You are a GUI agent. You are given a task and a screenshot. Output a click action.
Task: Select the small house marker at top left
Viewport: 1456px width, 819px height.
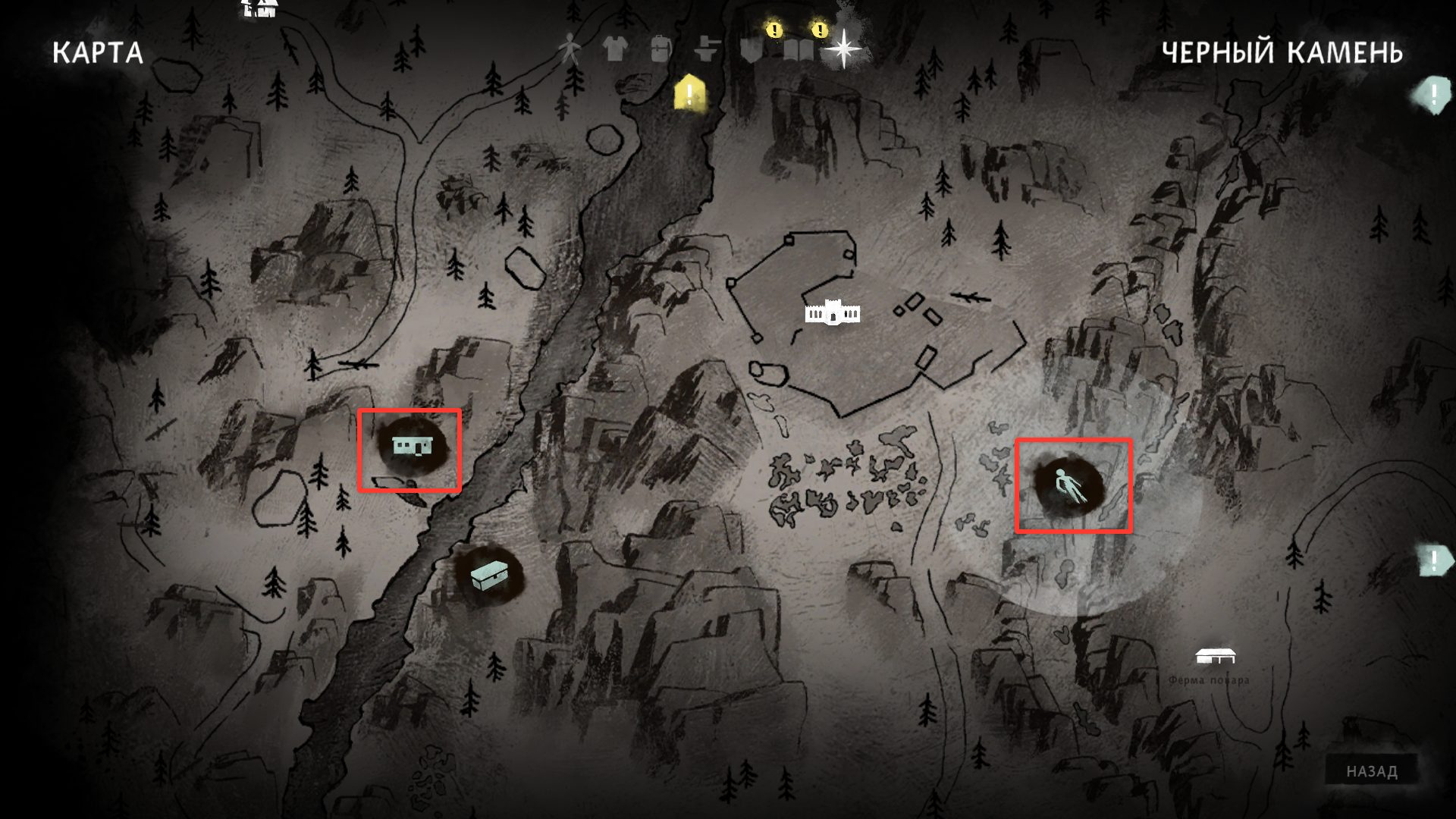259,8
